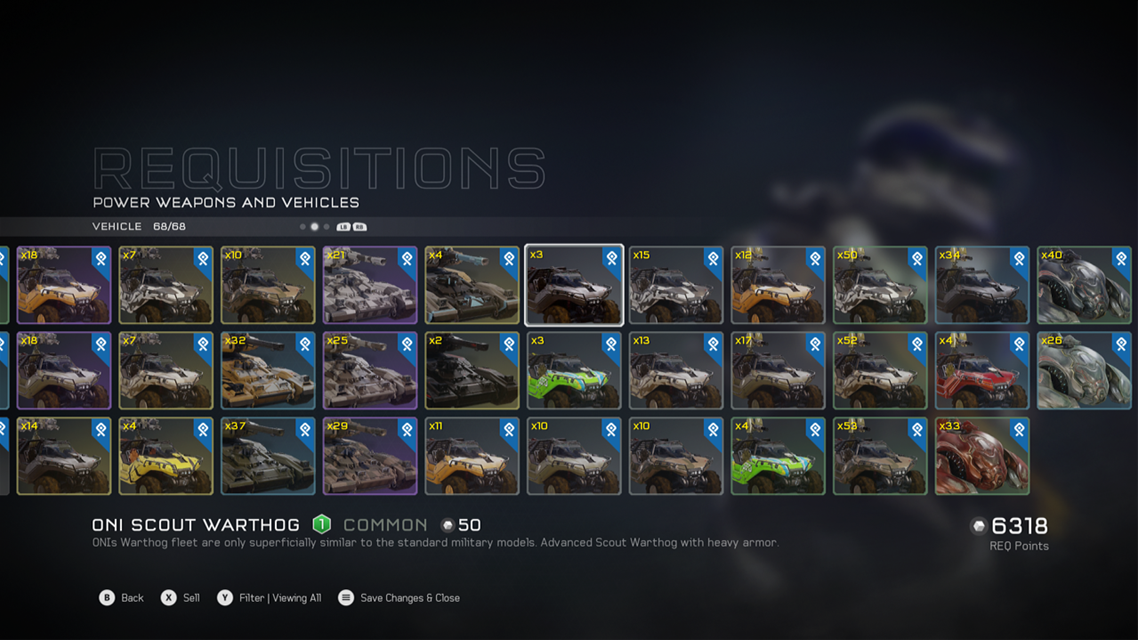Pick the green tank x37 card
Screen dimensions: 1138x640
(268, 456)
